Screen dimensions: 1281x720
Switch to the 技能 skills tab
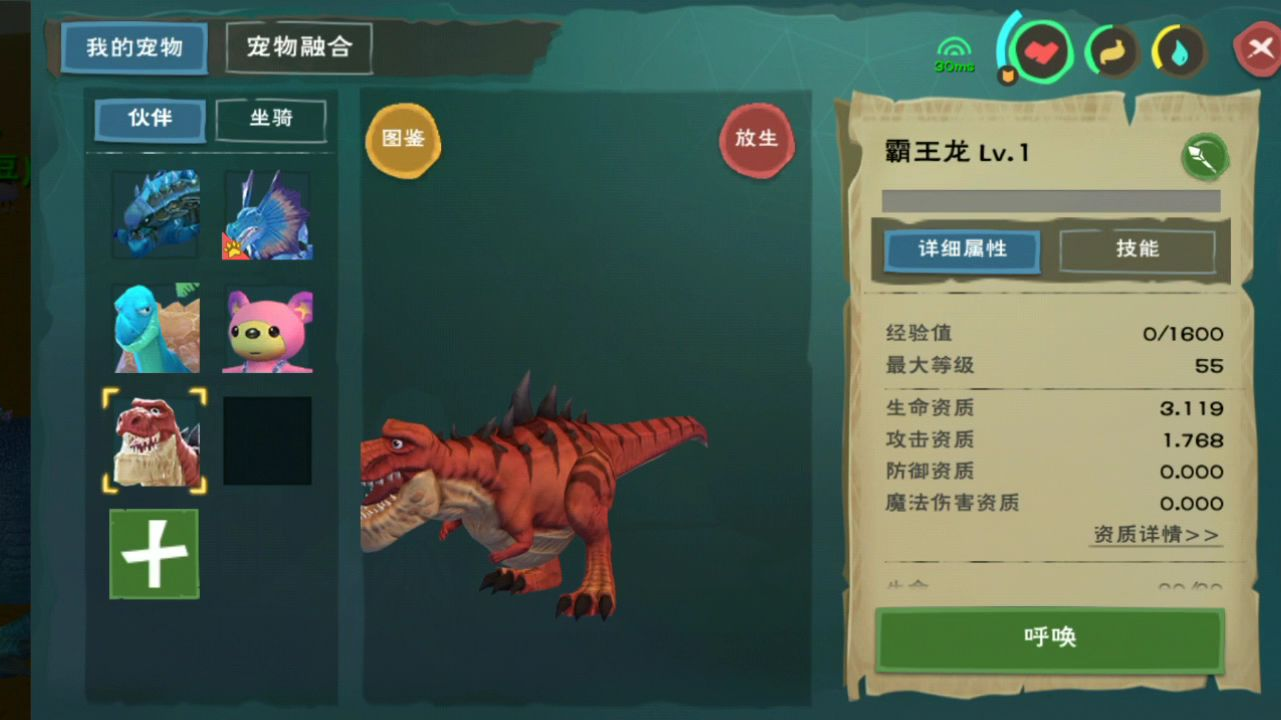click(1137, 250)
